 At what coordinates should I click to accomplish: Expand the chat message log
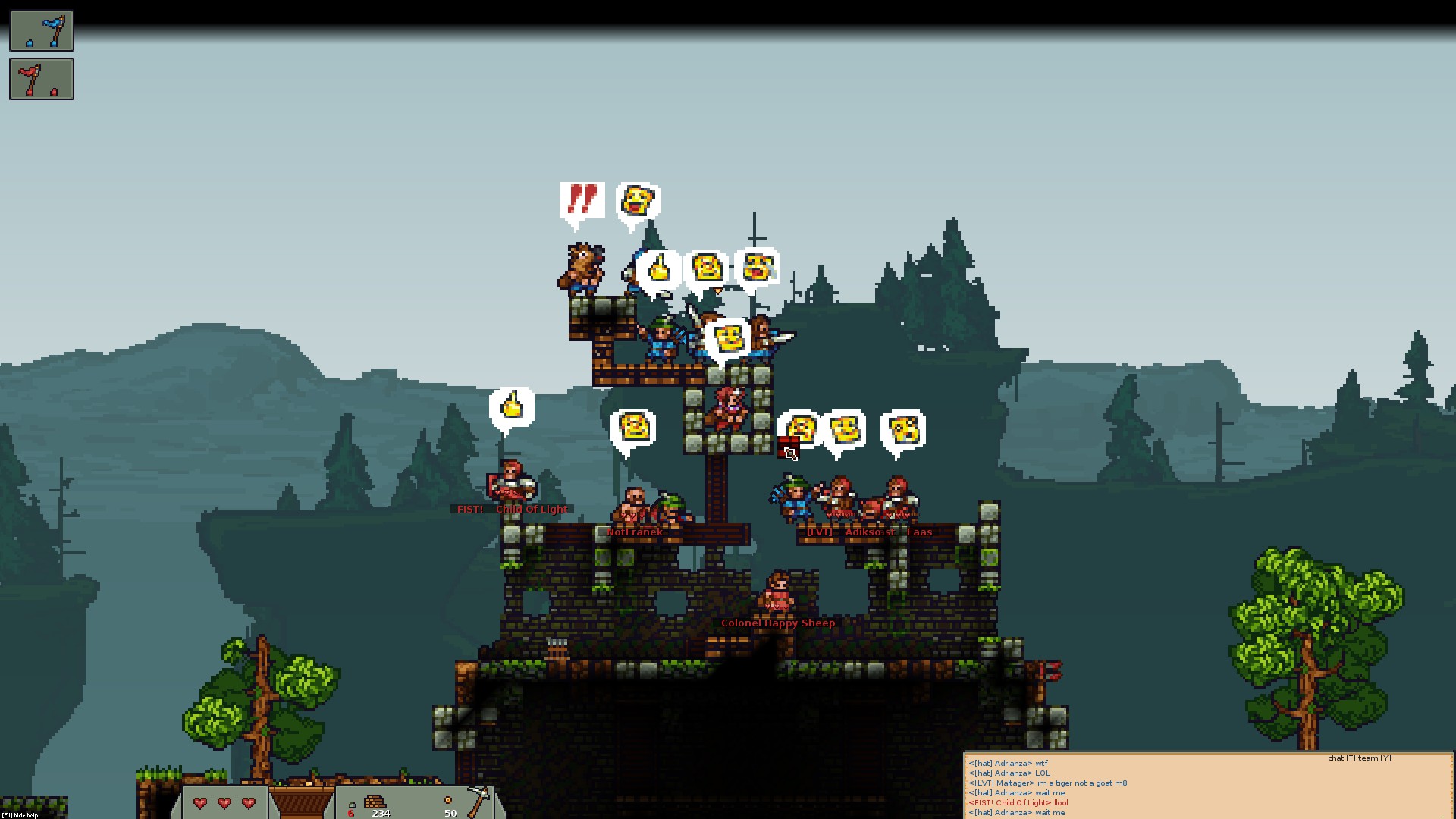tap(1206, 789)
